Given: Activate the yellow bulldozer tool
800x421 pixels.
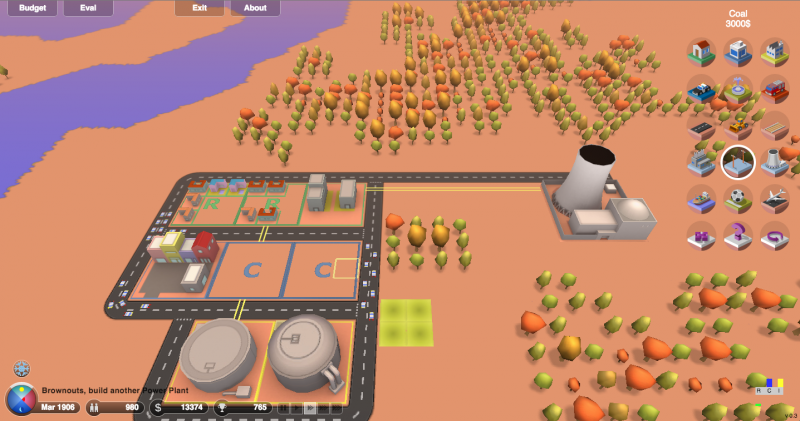Looking at the screenshot, I should [x=738, y=126].
